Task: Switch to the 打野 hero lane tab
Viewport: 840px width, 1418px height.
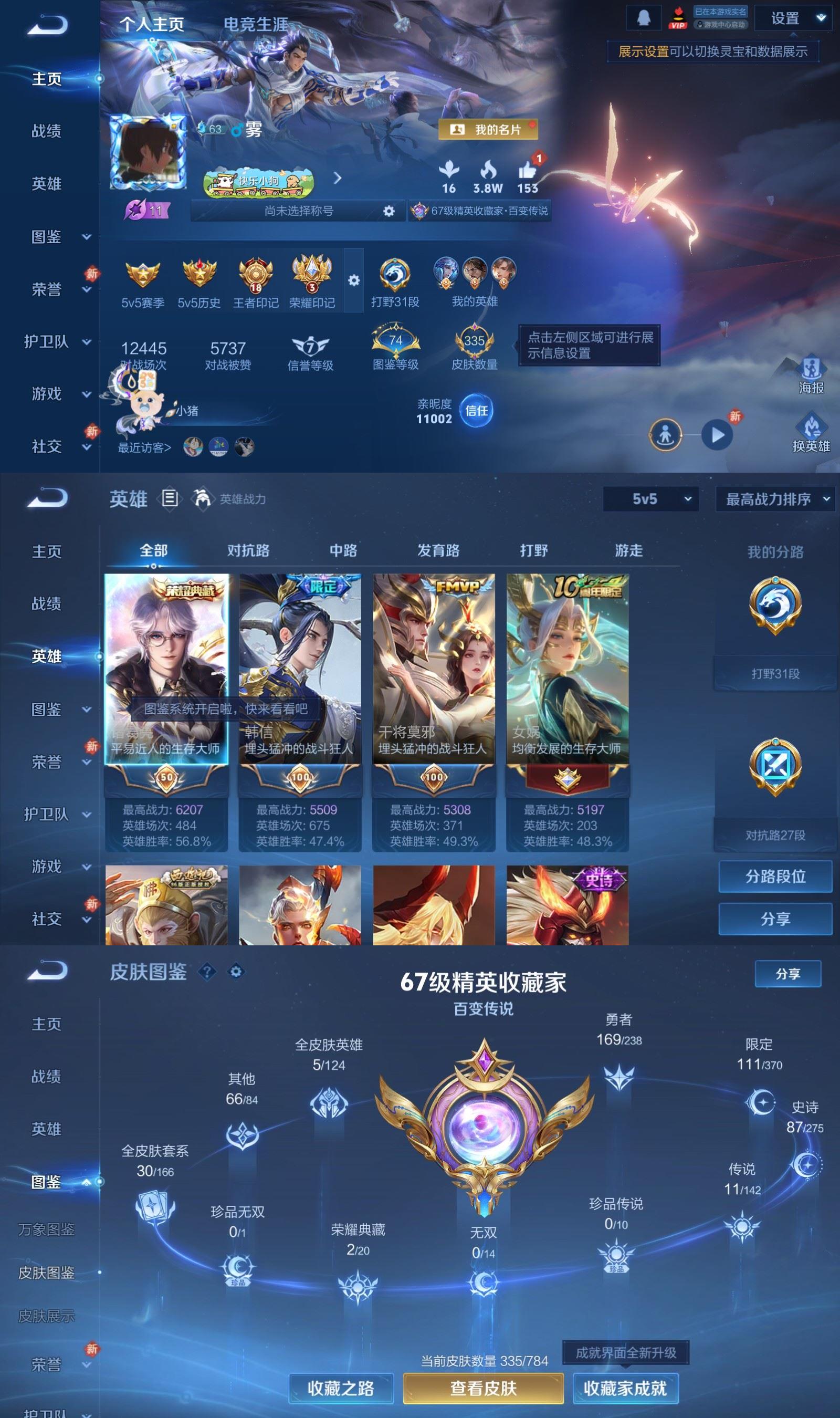Action: 534,550
